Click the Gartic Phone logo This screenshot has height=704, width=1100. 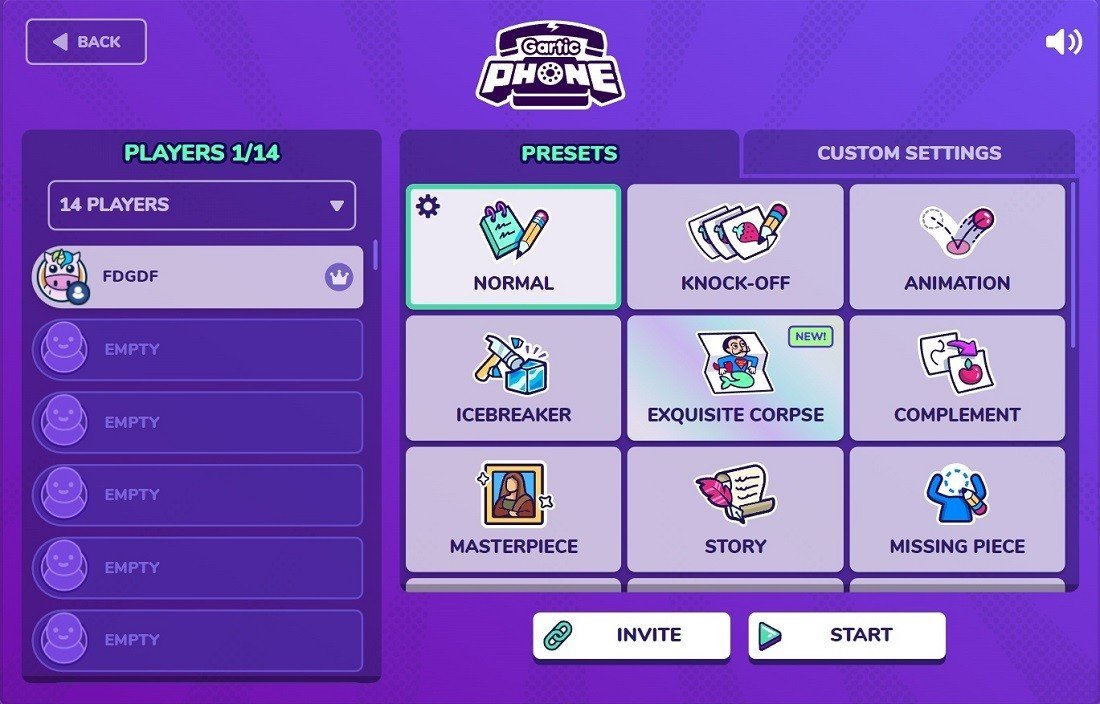click(549, 65)
